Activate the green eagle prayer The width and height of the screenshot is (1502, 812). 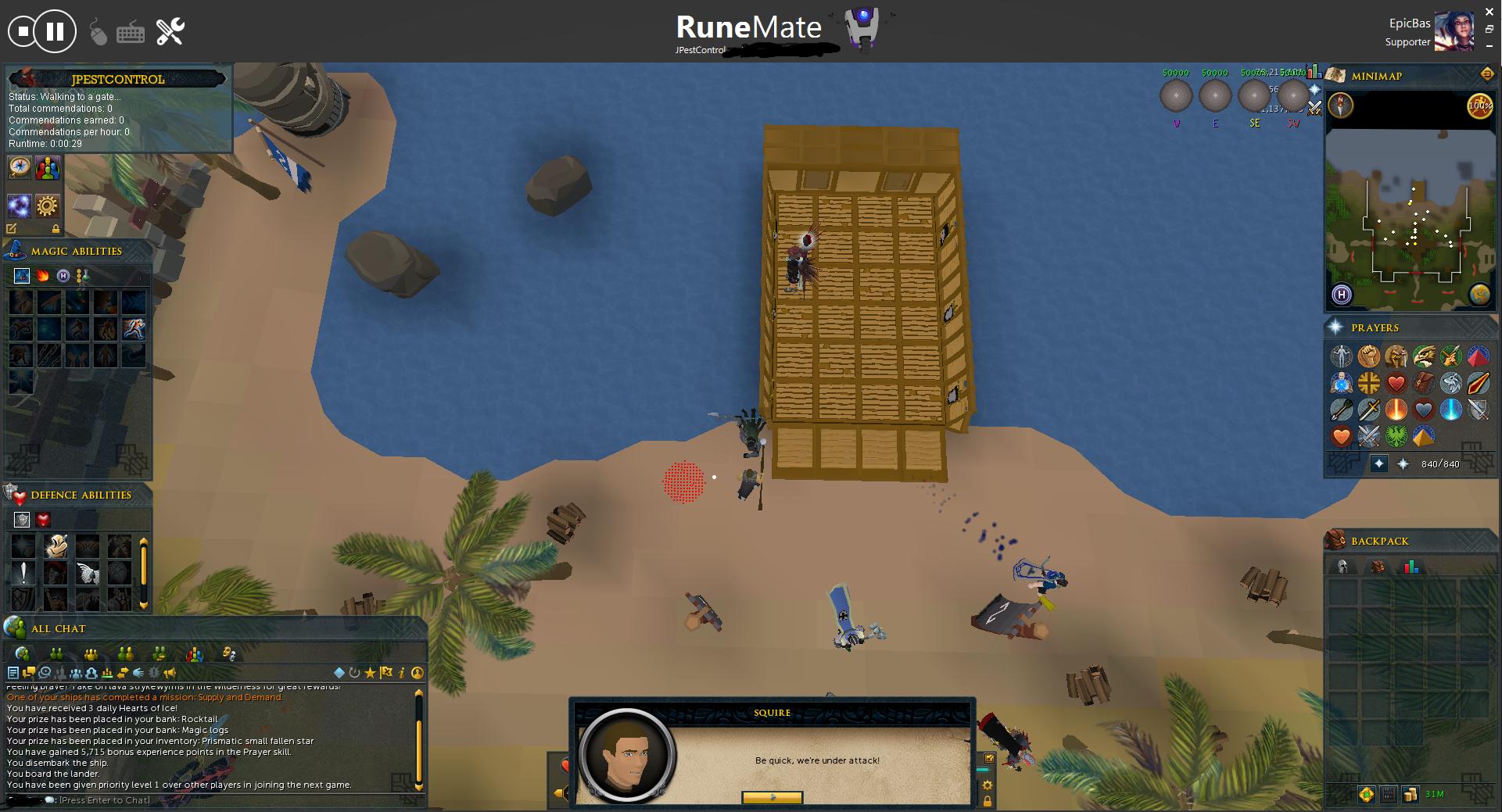coord(1396,435)
